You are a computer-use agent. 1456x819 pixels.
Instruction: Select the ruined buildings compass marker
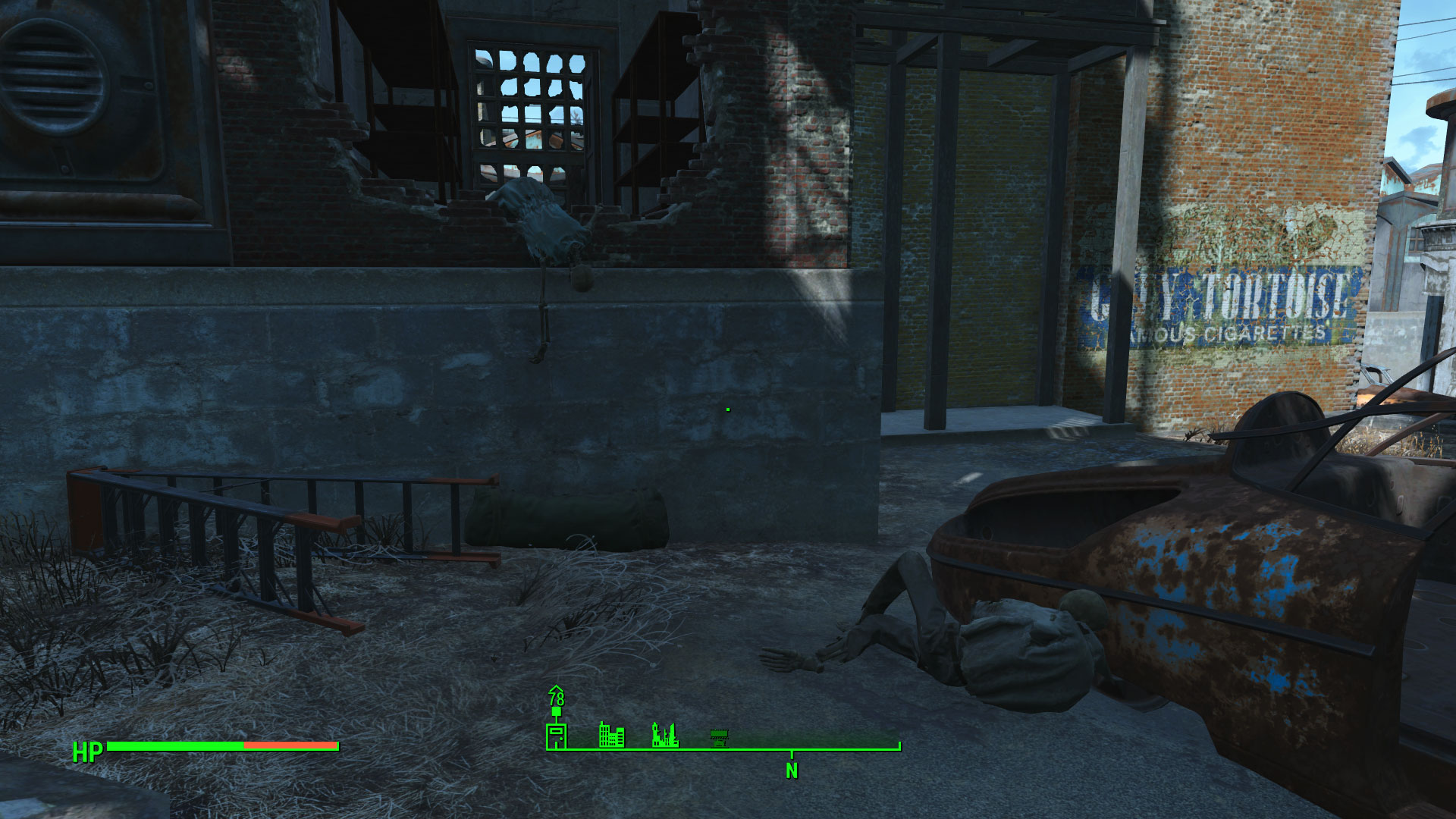click(x=665, y=734)
